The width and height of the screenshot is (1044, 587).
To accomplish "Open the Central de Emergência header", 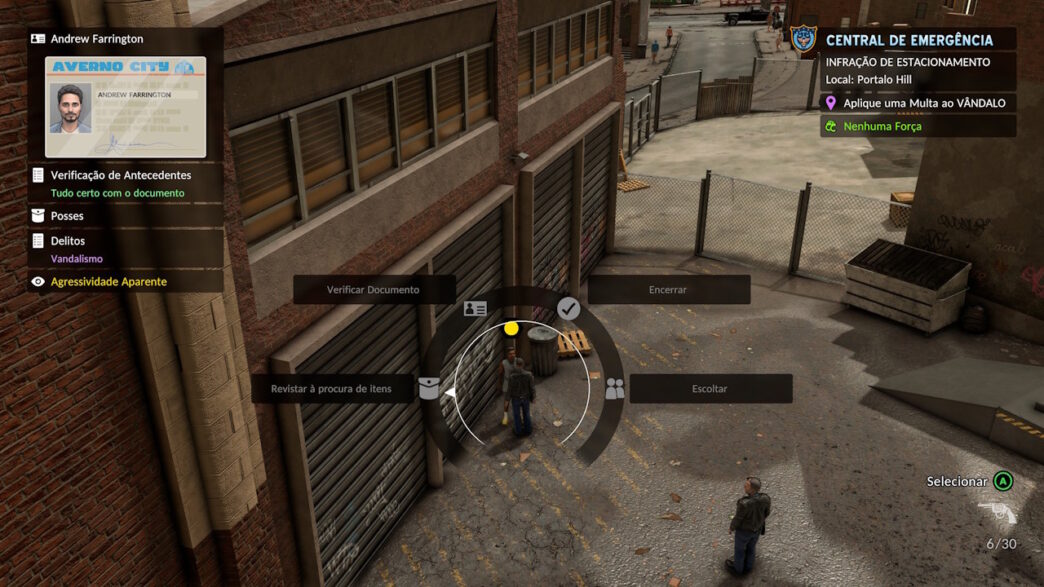I will (x=908, y=40).
